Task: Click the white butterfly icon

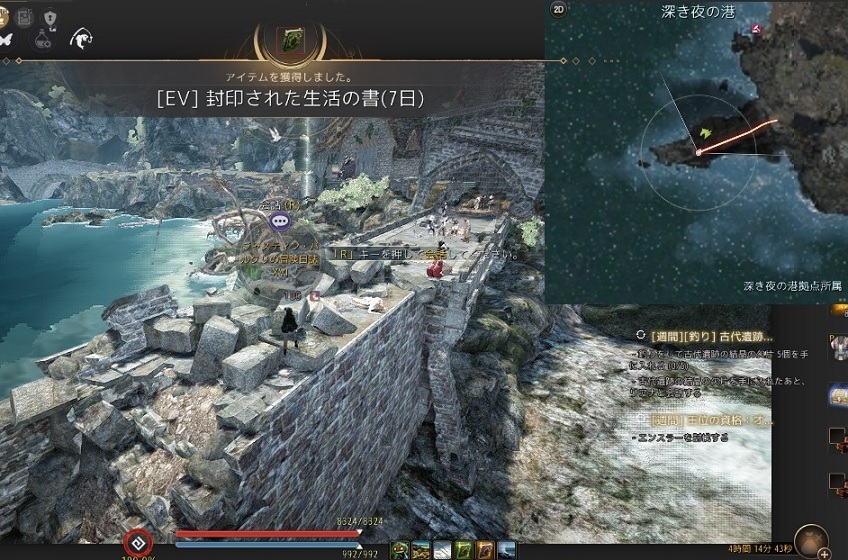Action: [8, 39]
